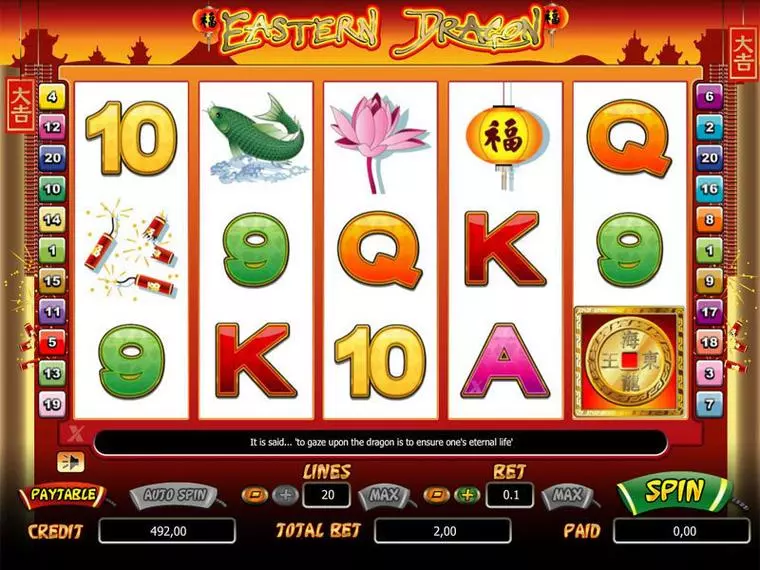760x570 pixels.
Task: Select payline marker 12
Action: pos(52,127)
